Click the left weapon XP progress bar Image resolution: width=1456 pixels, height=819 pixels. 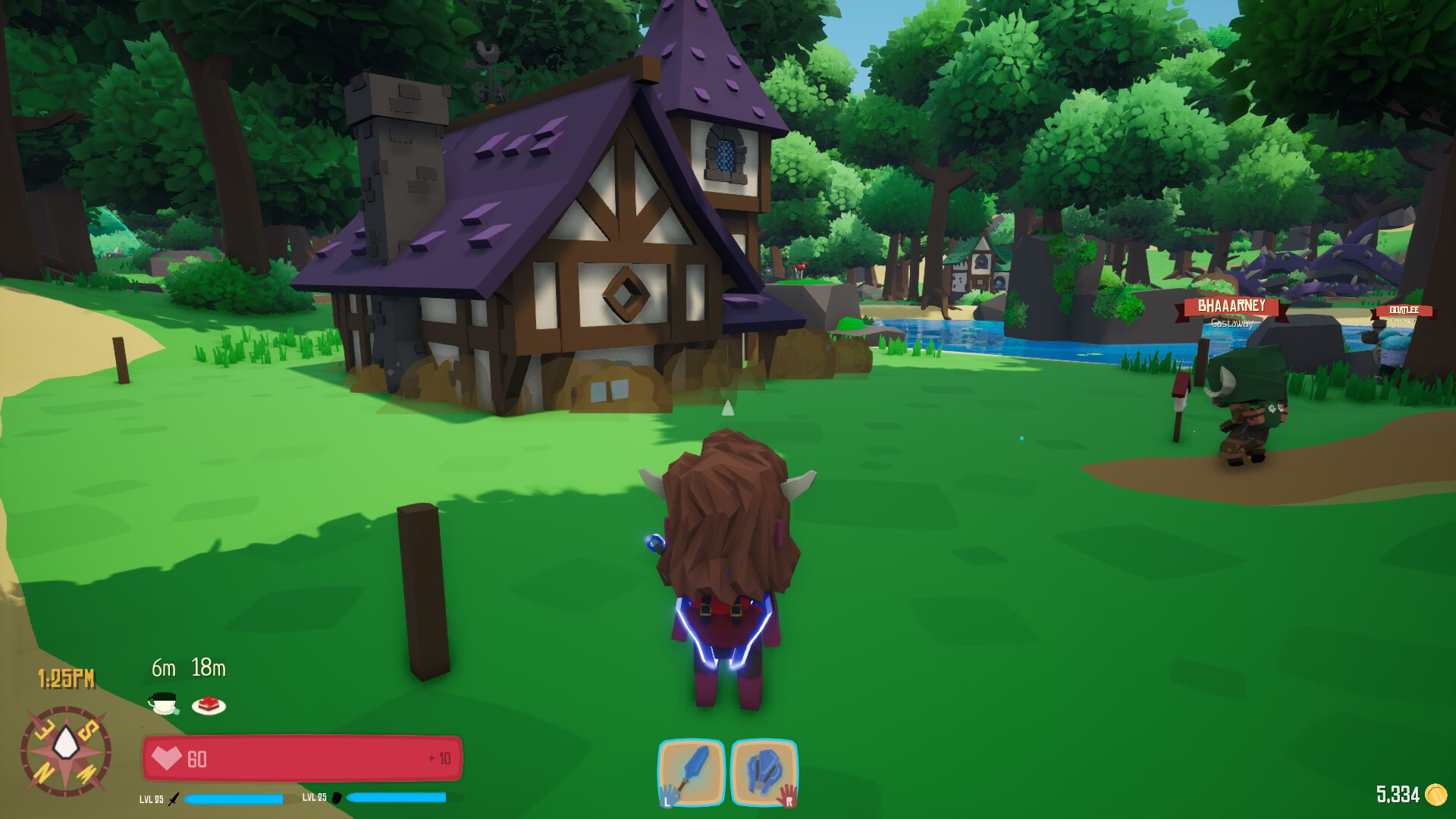click(x=233, y=797)
